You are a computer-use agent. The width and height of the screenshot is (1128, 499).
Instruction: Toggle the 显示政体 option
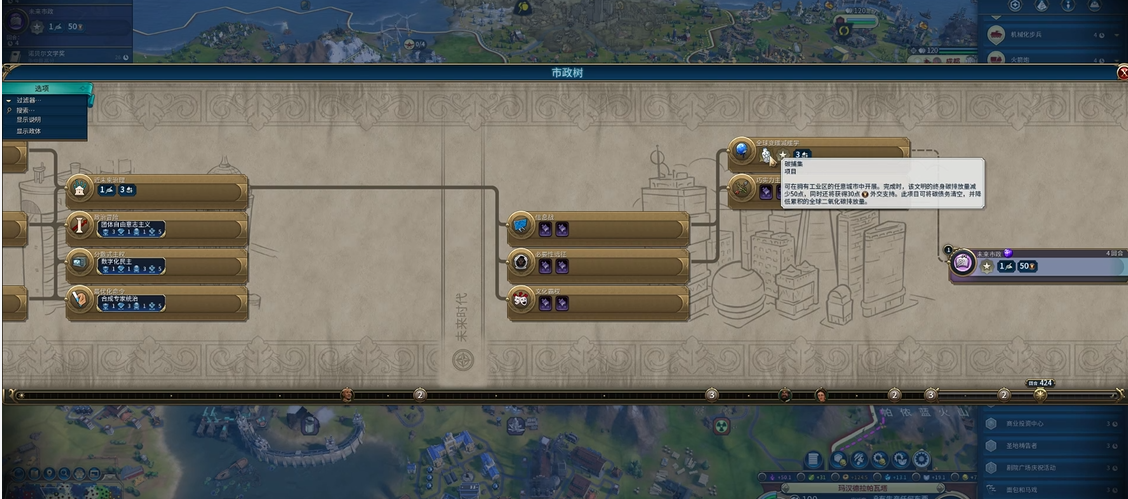[x=29, y=131]
